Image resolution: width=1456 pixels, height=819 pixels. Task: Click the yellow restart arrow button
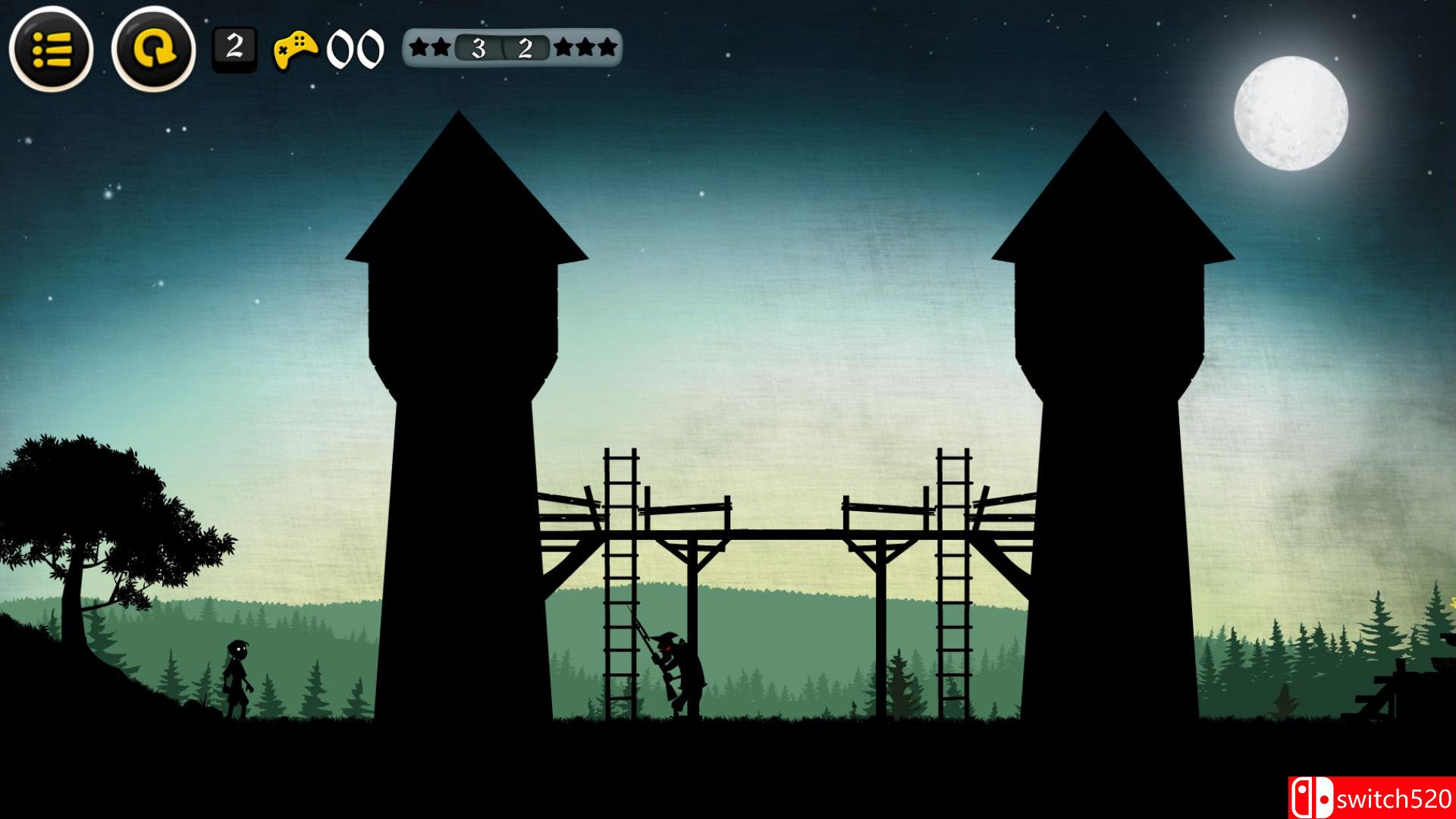154,49
